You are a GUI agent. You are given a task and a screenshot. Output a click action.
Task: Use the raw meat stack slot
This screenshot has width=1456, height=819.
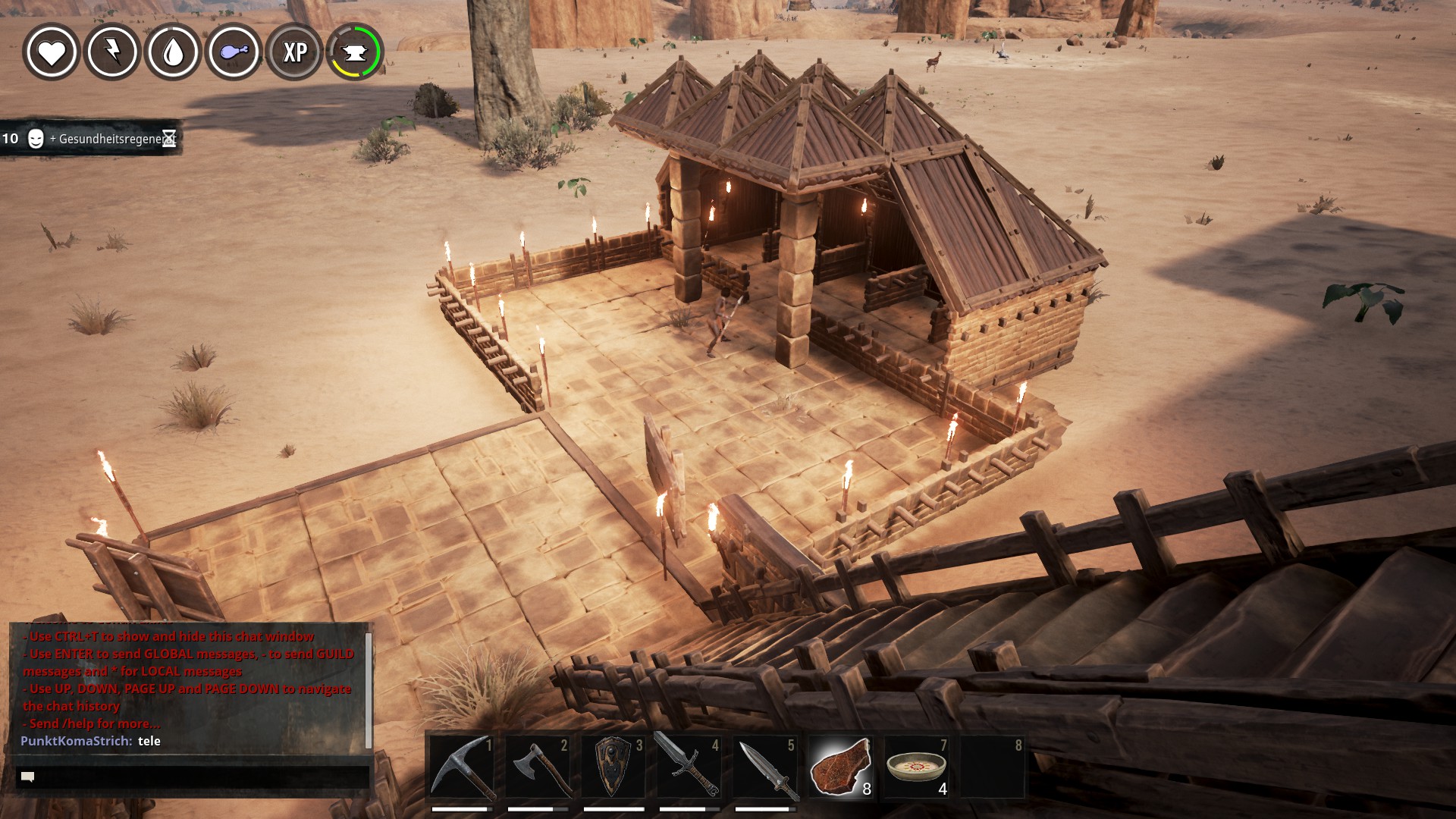[841, 767]
